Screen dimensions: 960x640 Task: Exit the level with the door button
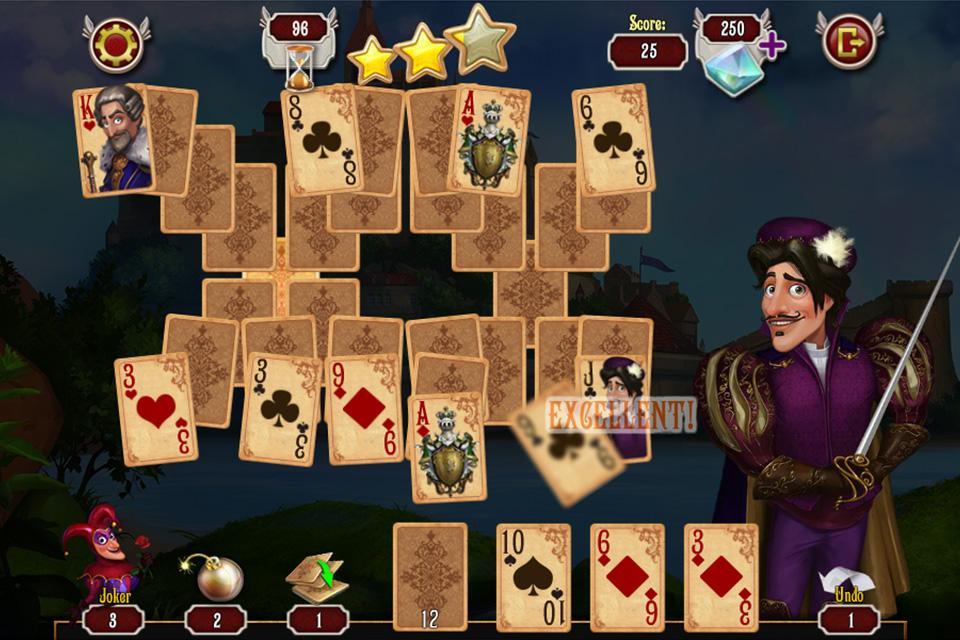(849, 41)
